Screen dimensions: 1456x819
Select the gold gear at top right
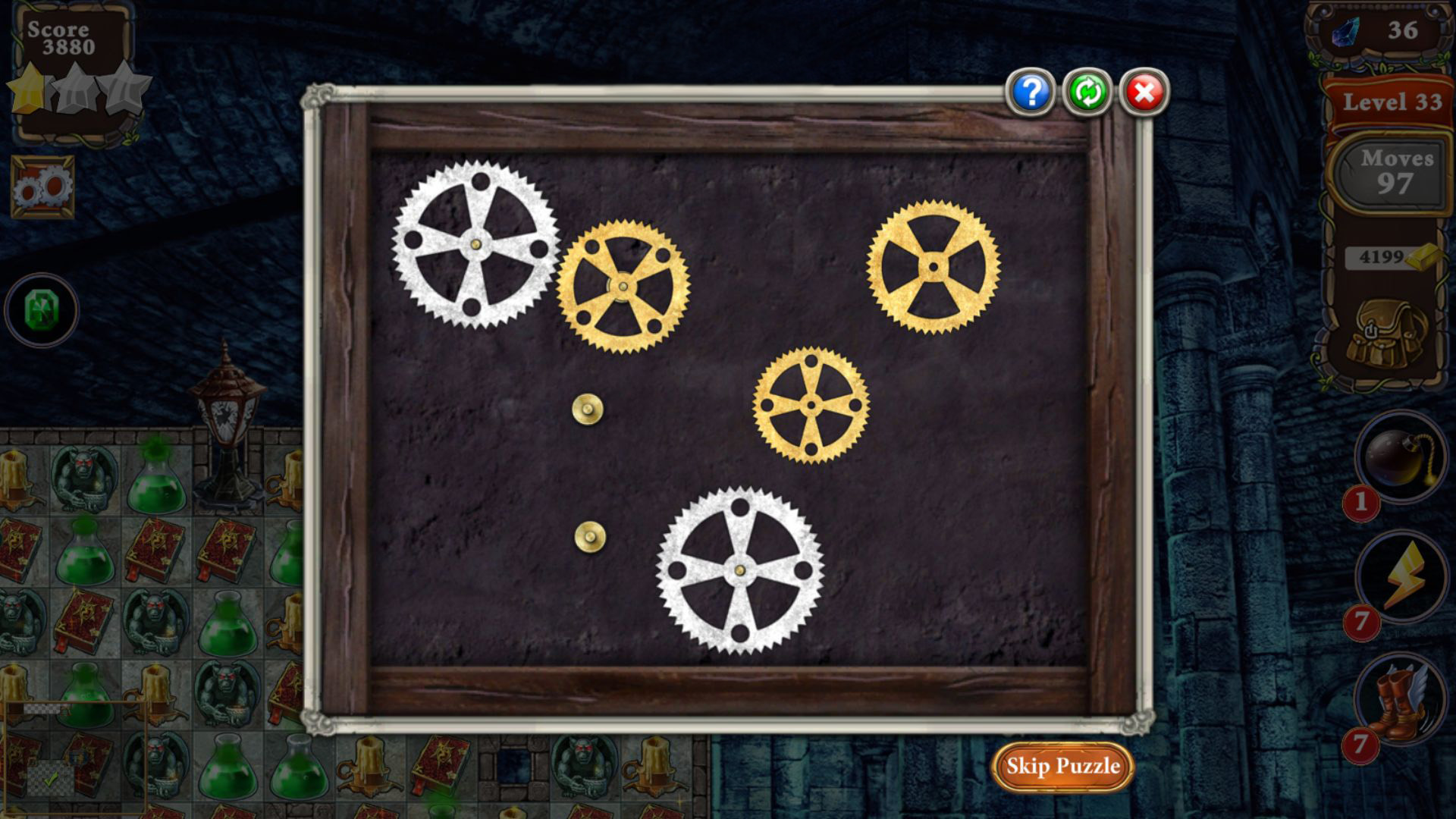(934, 266)
